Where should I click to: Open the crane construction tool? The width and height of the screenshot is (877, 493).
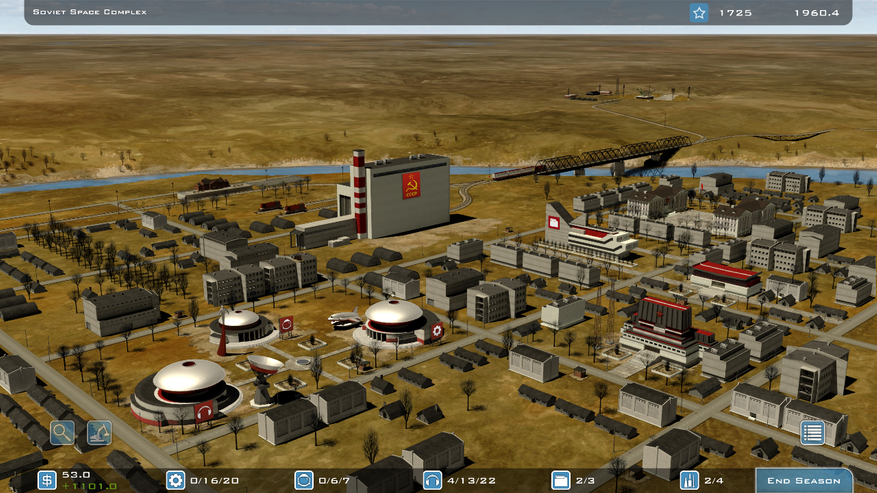coord(99,433)
